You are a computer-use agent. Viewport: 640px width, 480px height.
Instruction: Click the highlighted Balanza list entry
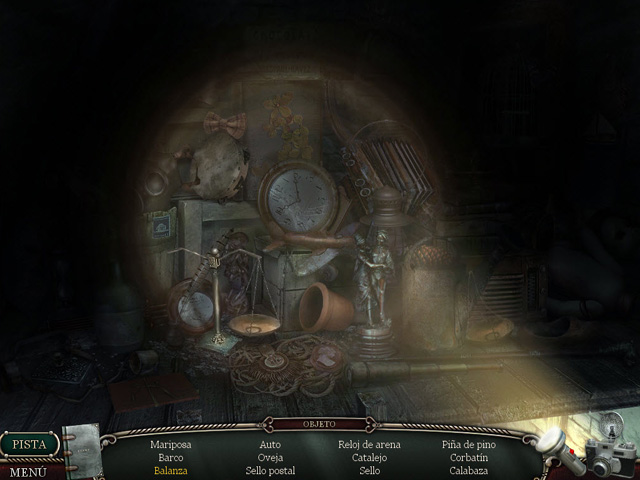pyautogui.click(x=170, y=470)
